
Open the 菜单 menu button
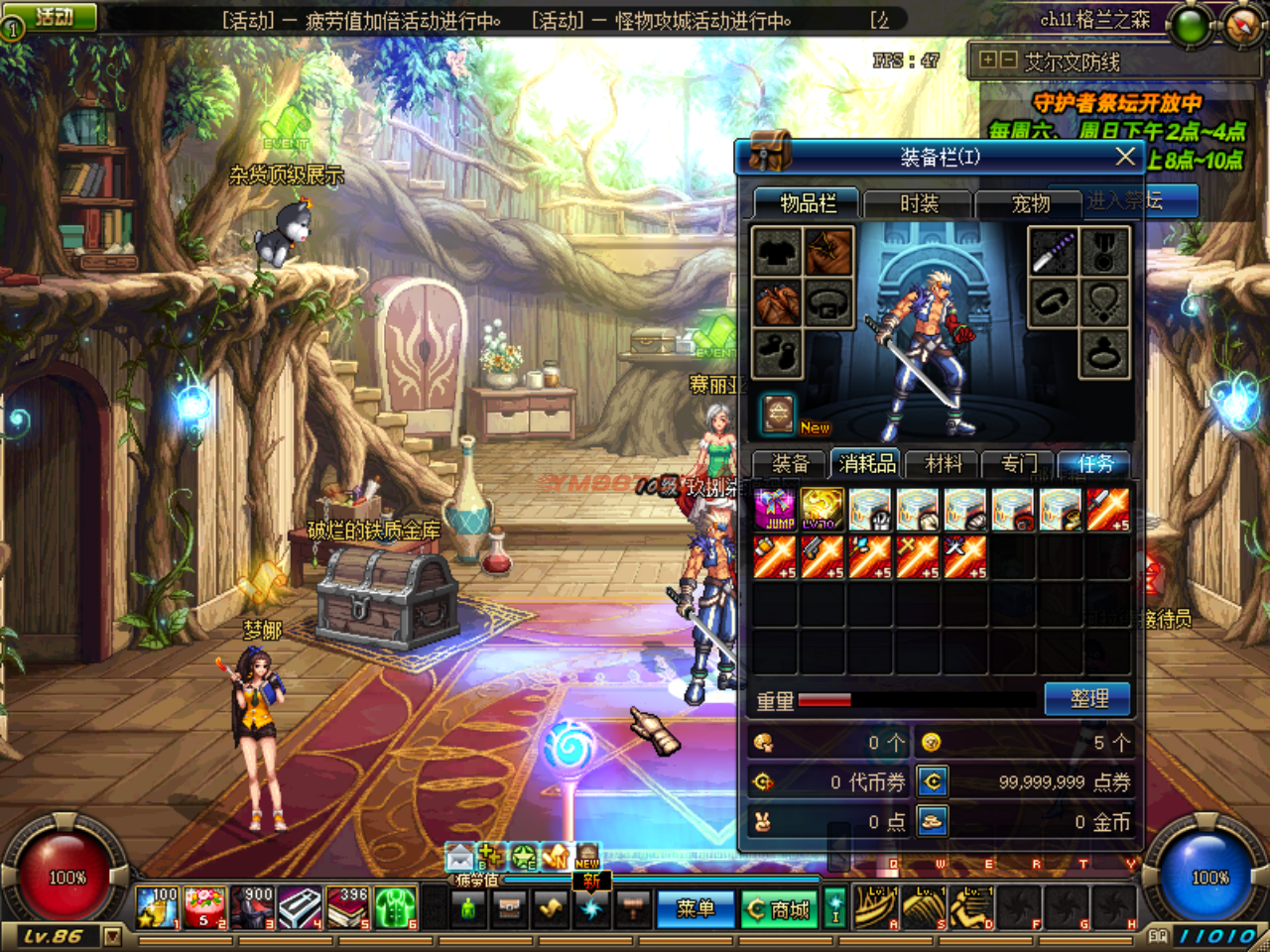click(695, 908)
